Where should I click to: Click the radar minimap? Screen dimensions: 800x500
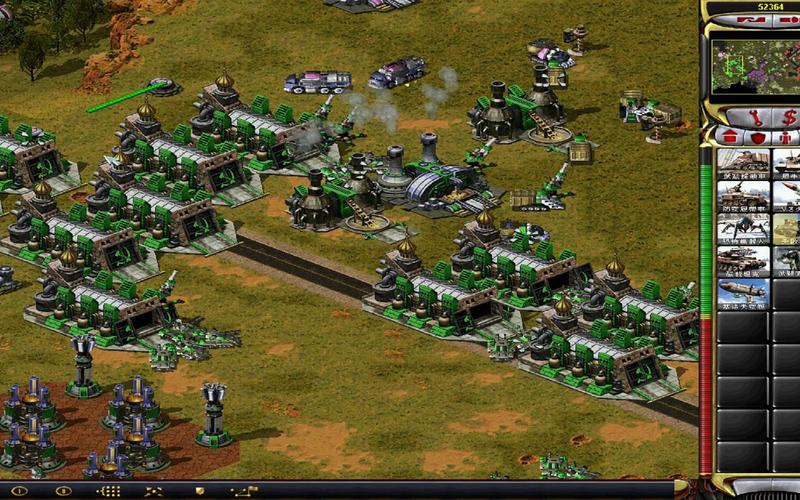point(752,62)
